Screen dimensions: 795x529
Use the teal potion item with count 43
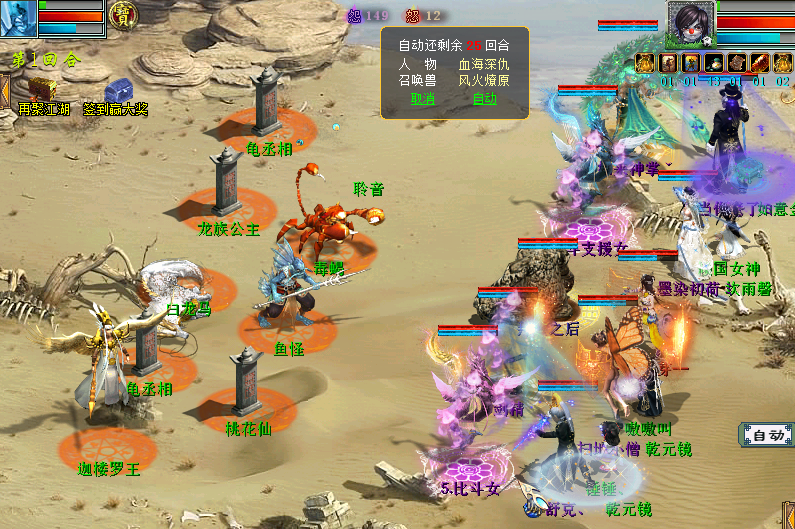pos(713,64)
